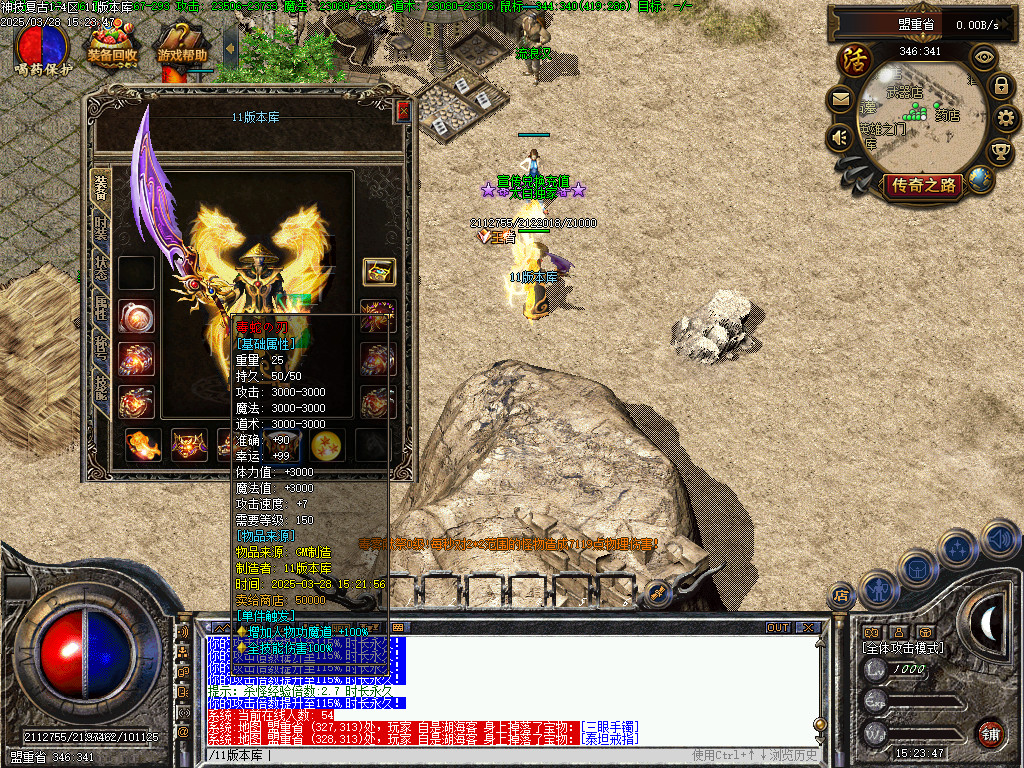The image size is (1024, 768).
Task: Open the mail envelope icon
Action: (x=839, y=100)
